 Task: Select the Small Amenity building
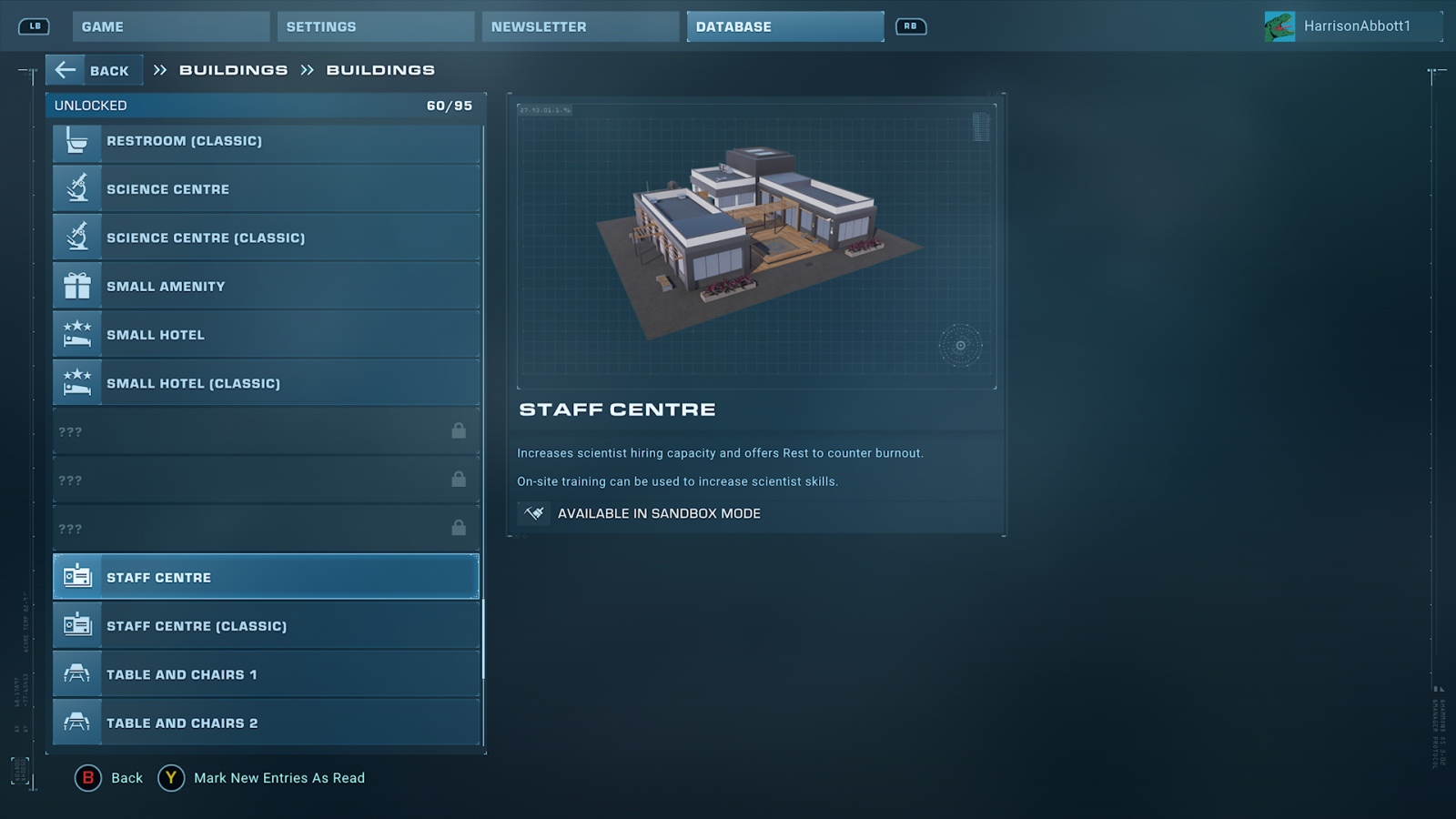pos(266,287)
